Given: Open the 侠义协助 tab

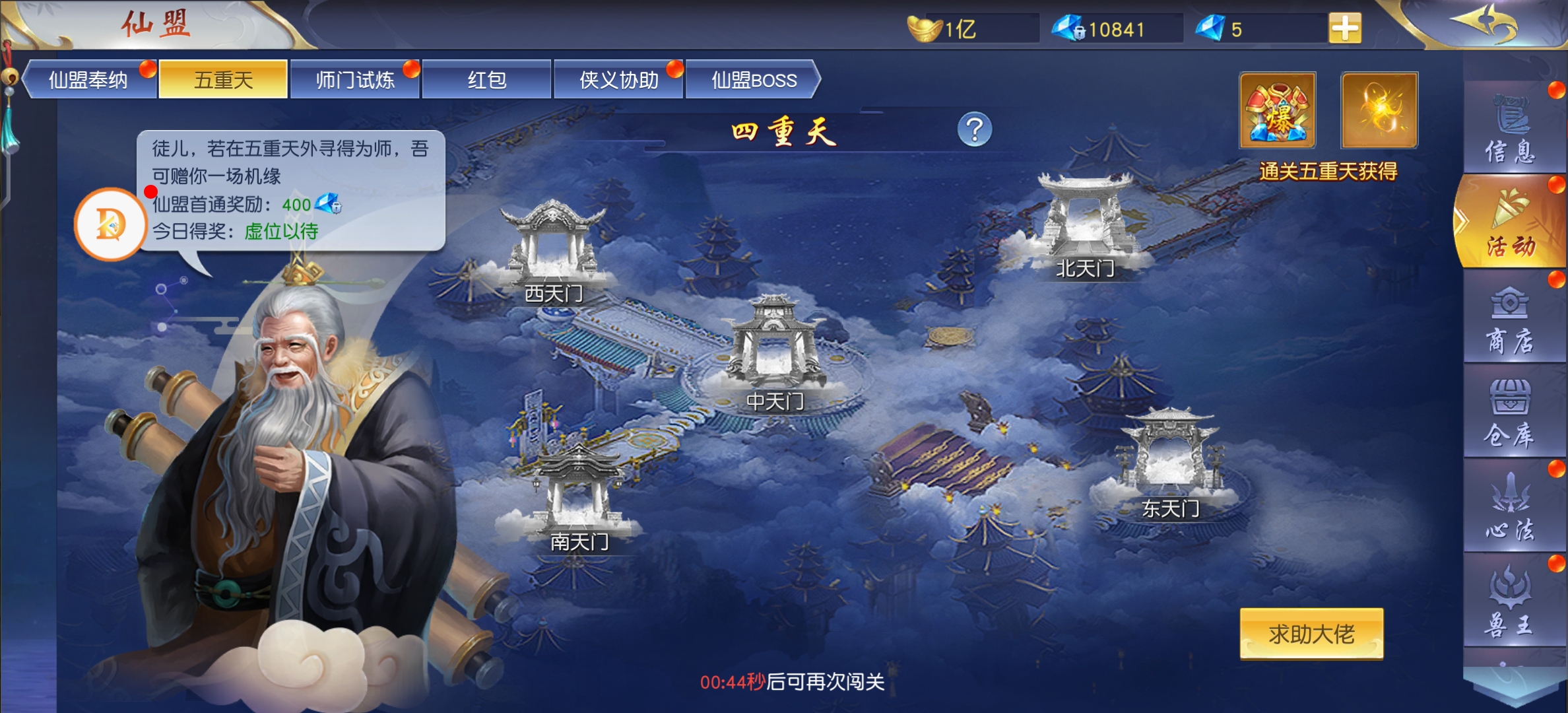Looking at the screenshot, I should [x=618, y=80].
